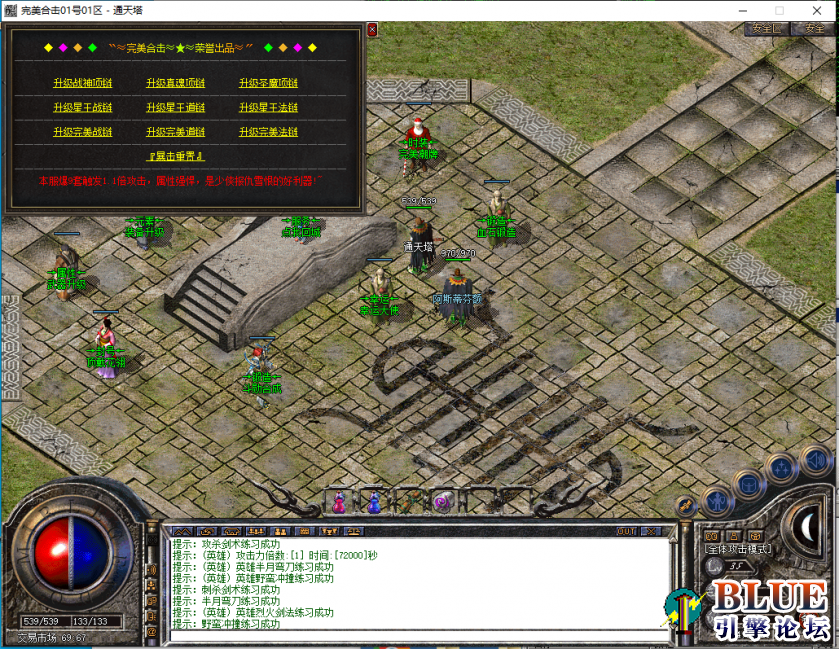Click the 安全区 button at top right
This screenshot has width=839, height=649.
coord(767,29)
